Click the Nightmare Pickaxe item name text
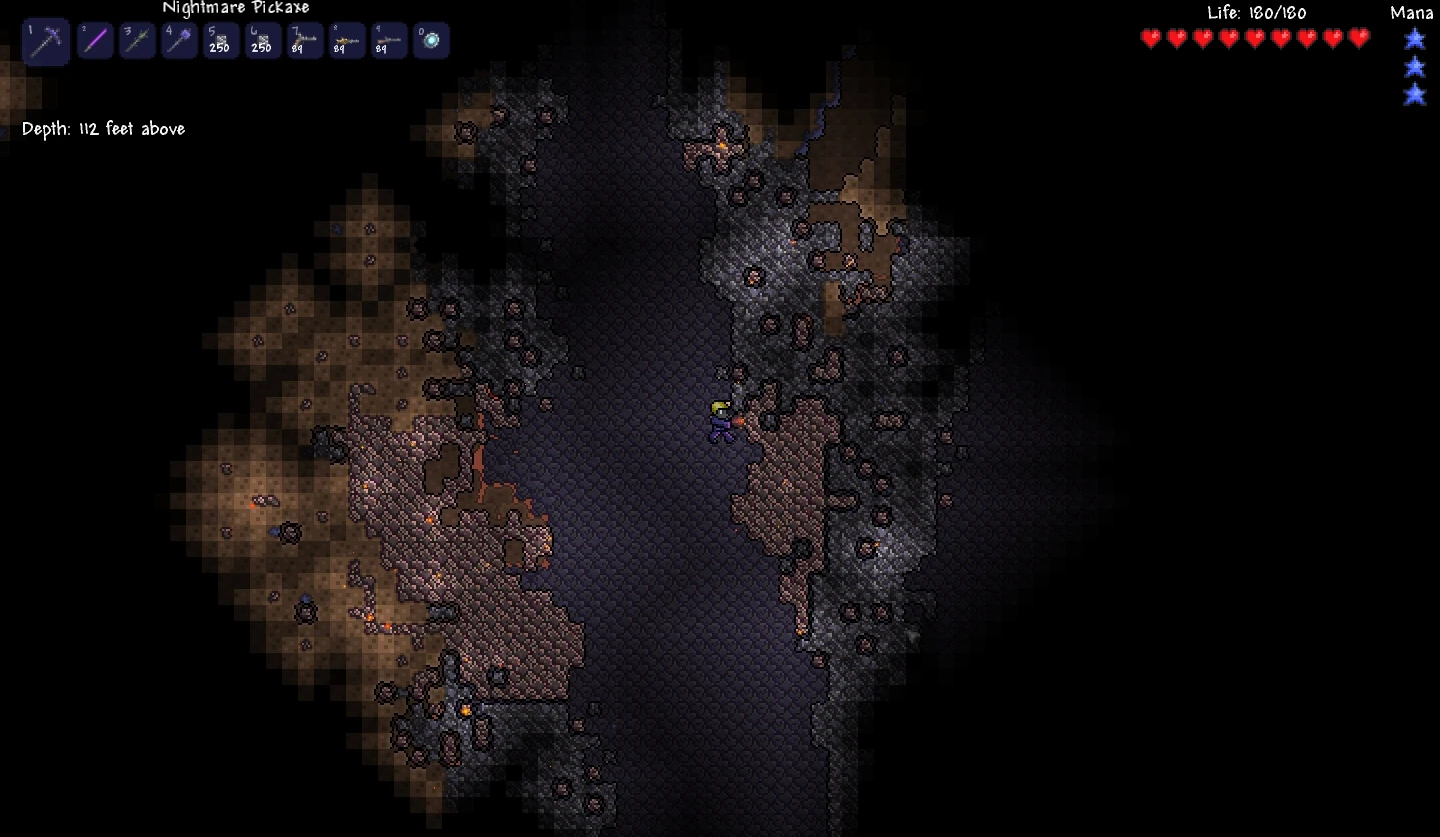Screen dimensions: 1440x837 (236, 8)
